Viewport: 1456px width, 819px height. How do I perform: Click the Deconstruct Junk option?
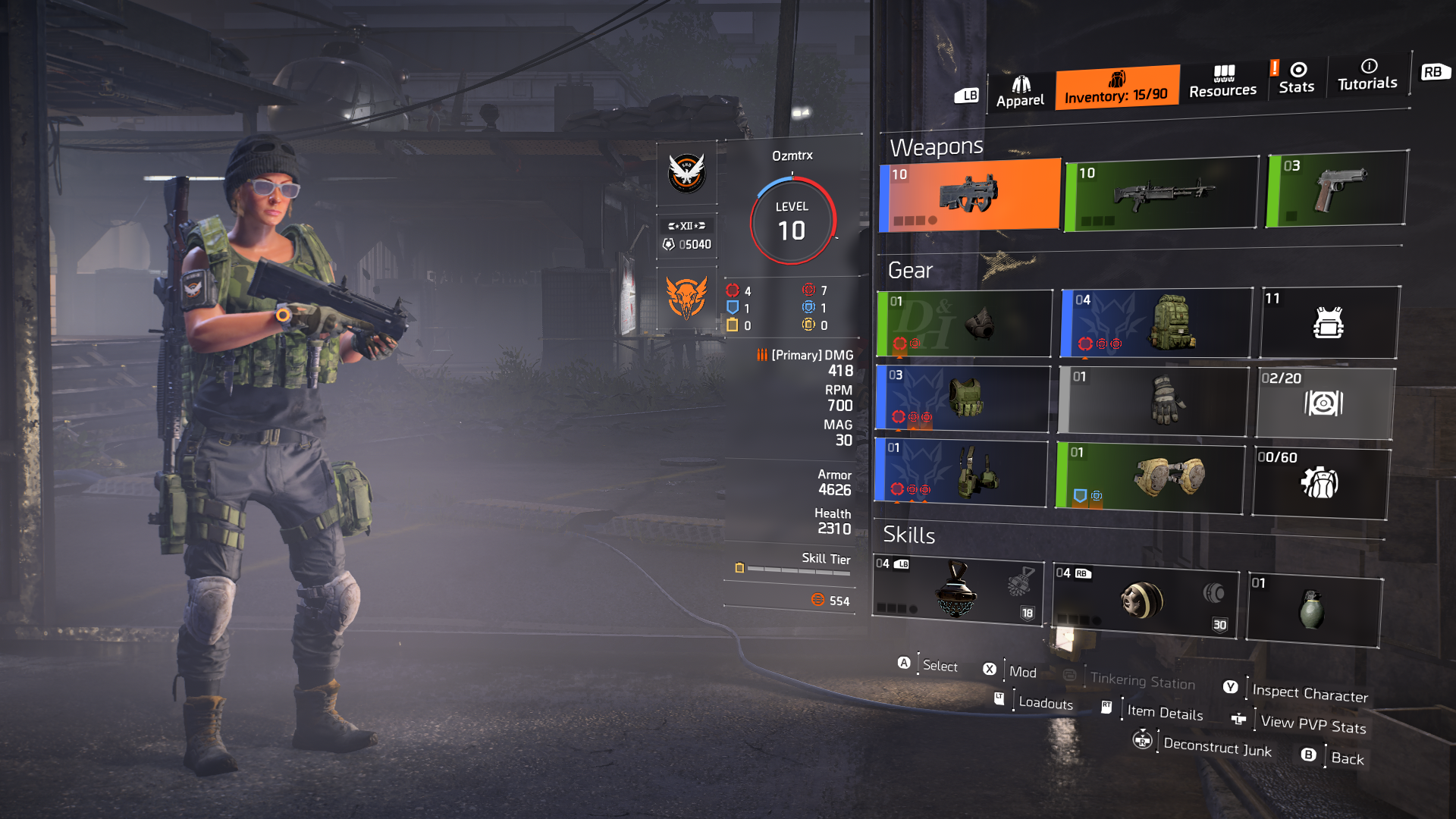pos(1216,747)
